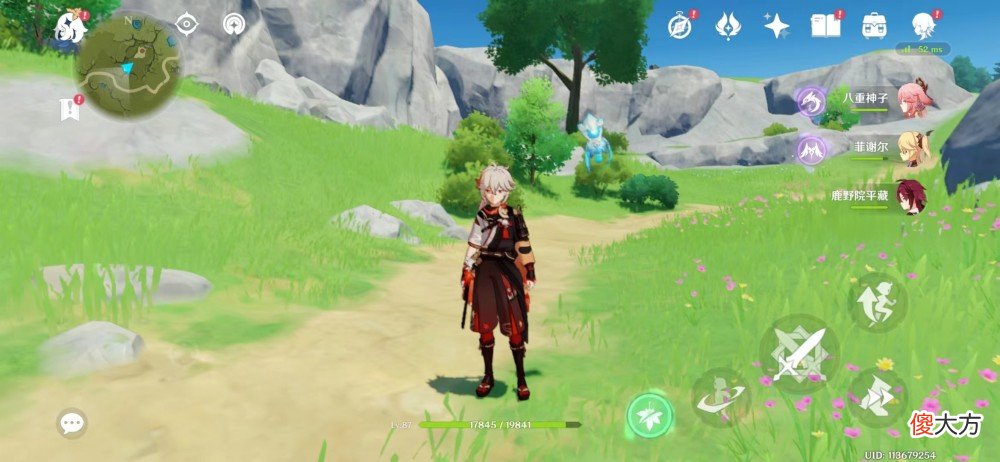Open the backpack inventory
The image size is (1000, 462).
(874, 25)
